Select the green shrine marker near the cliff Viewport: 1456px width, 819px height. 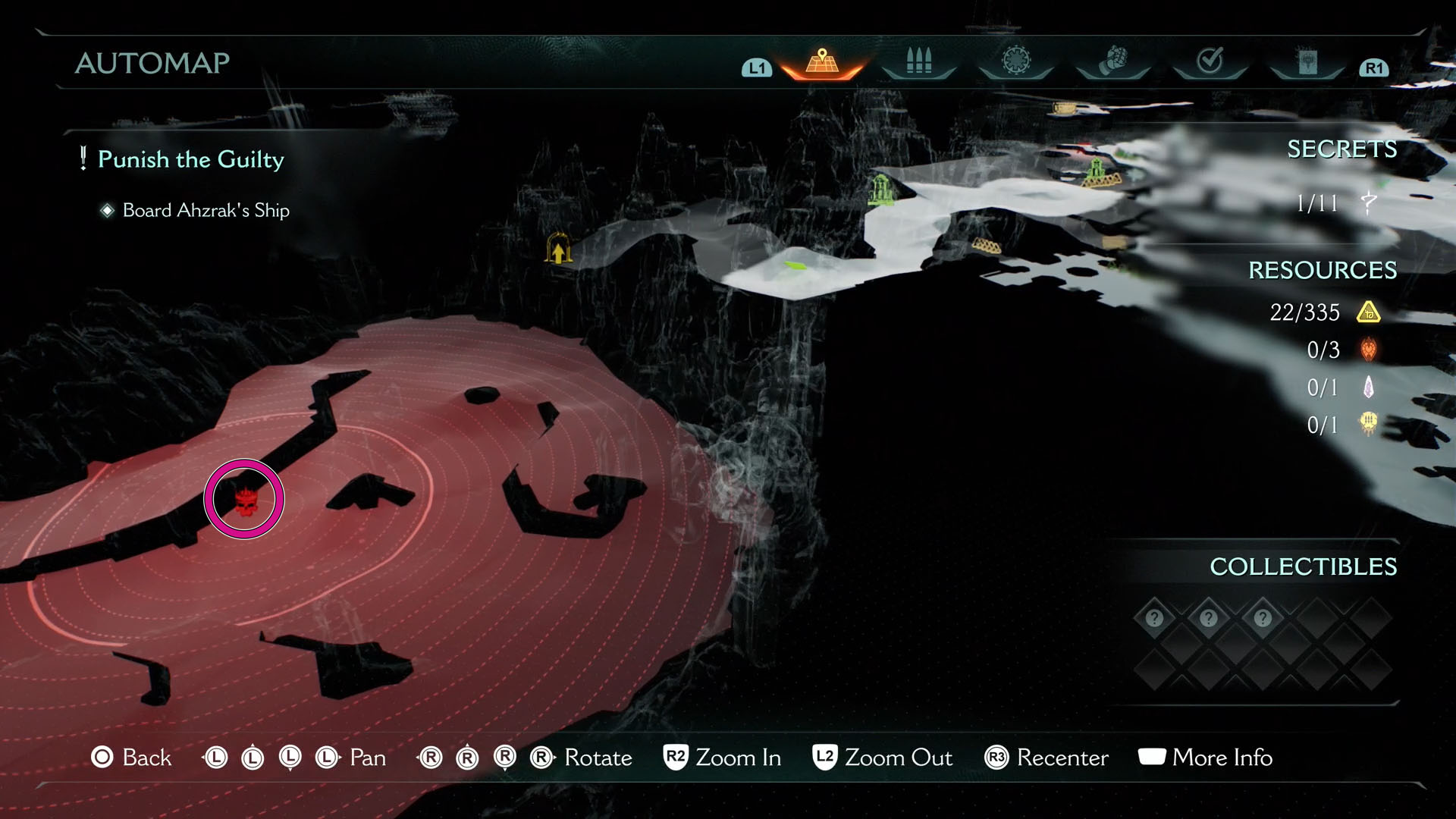click(880, 188)
